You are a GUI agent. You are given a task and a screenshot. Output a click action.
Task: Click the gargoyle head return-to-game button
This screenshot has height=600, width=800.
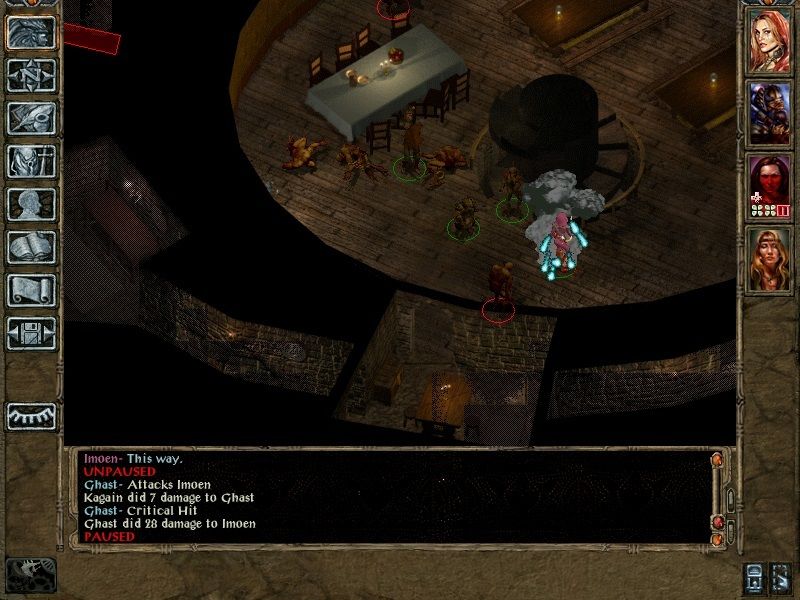click(31, 30)
